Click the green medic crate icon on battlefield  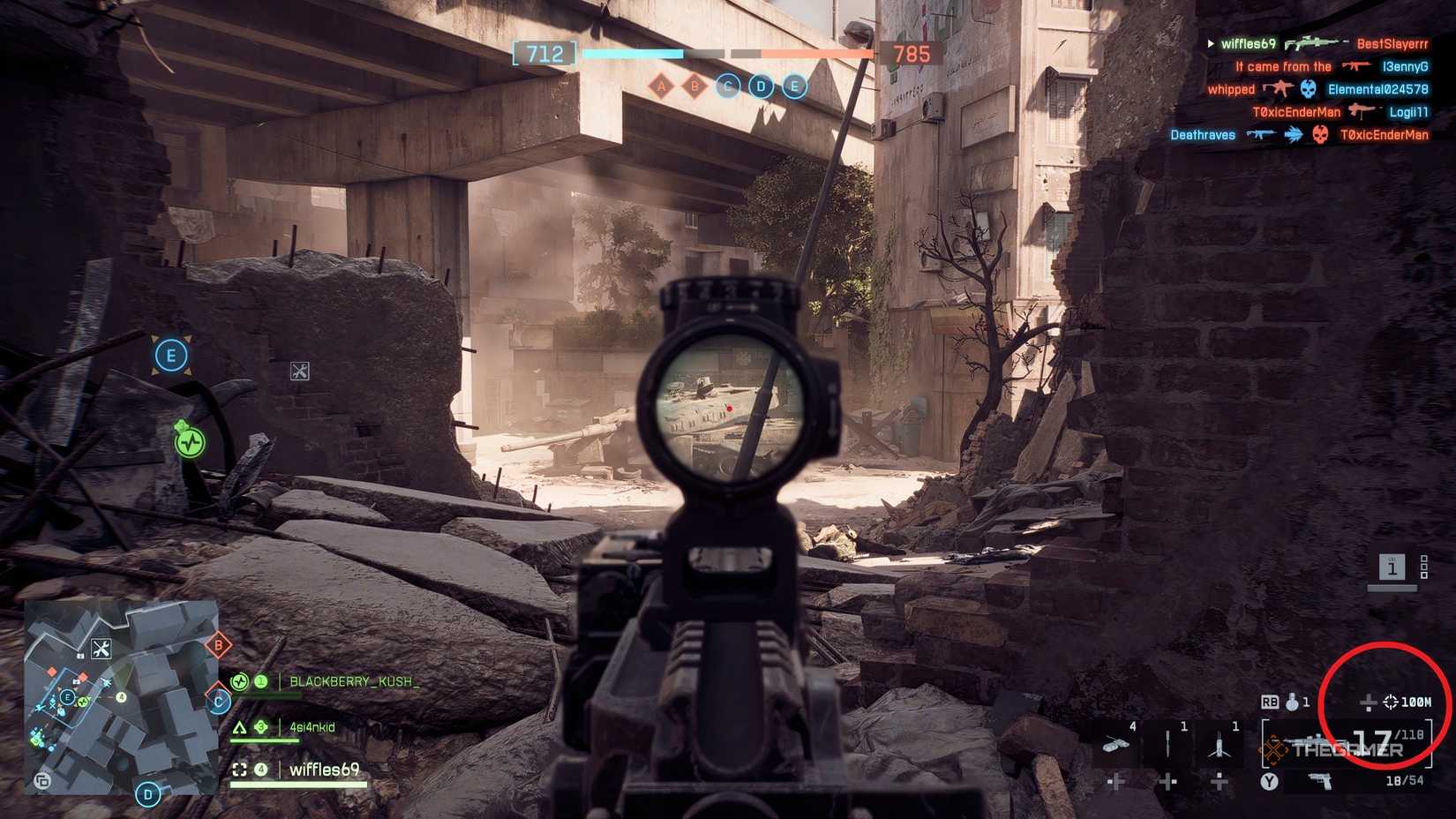pos(188,440)
